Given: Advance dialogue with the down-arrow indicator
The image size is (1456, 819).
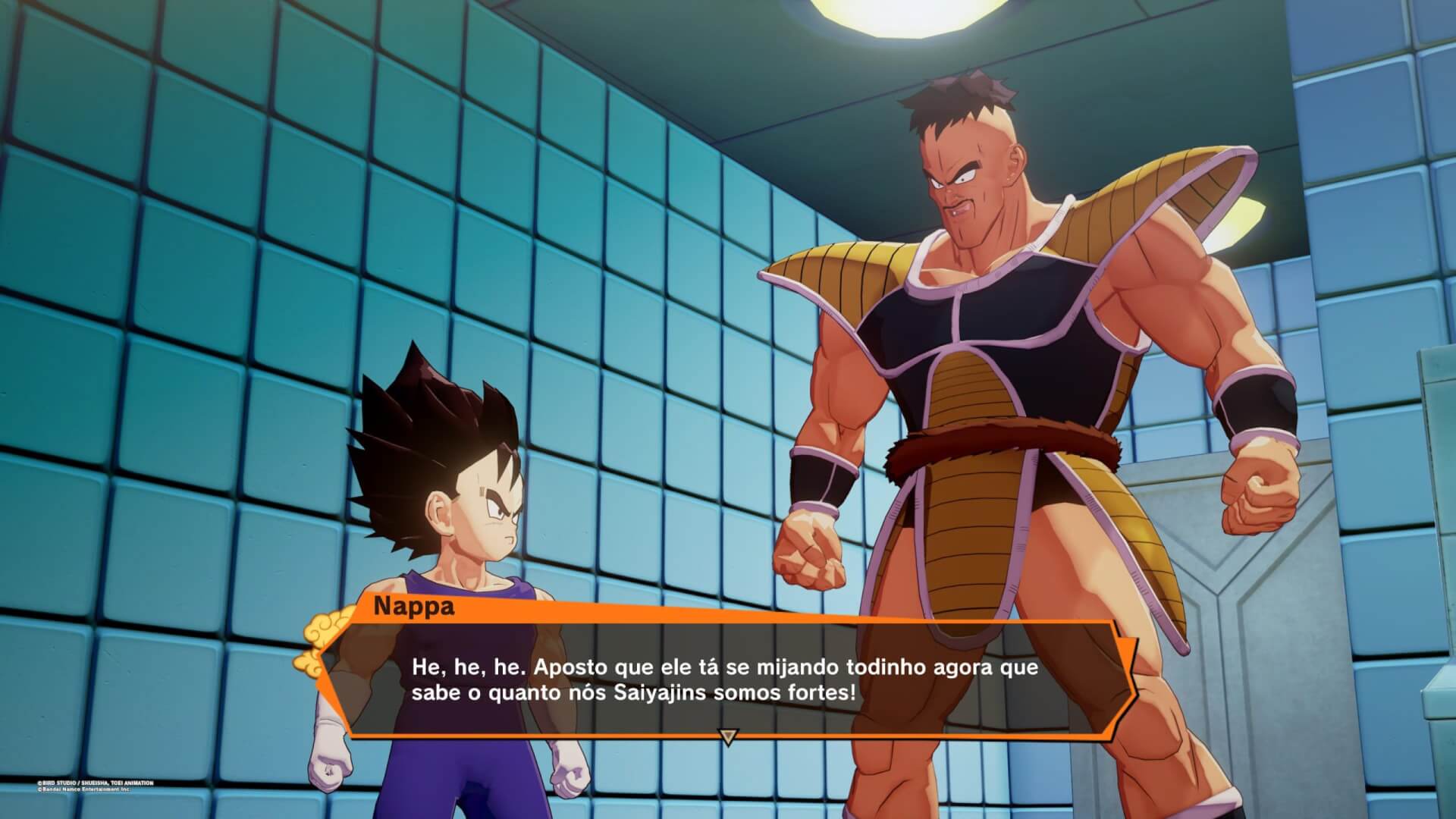Looking at the screenshot, I should [x=728, y=736].
